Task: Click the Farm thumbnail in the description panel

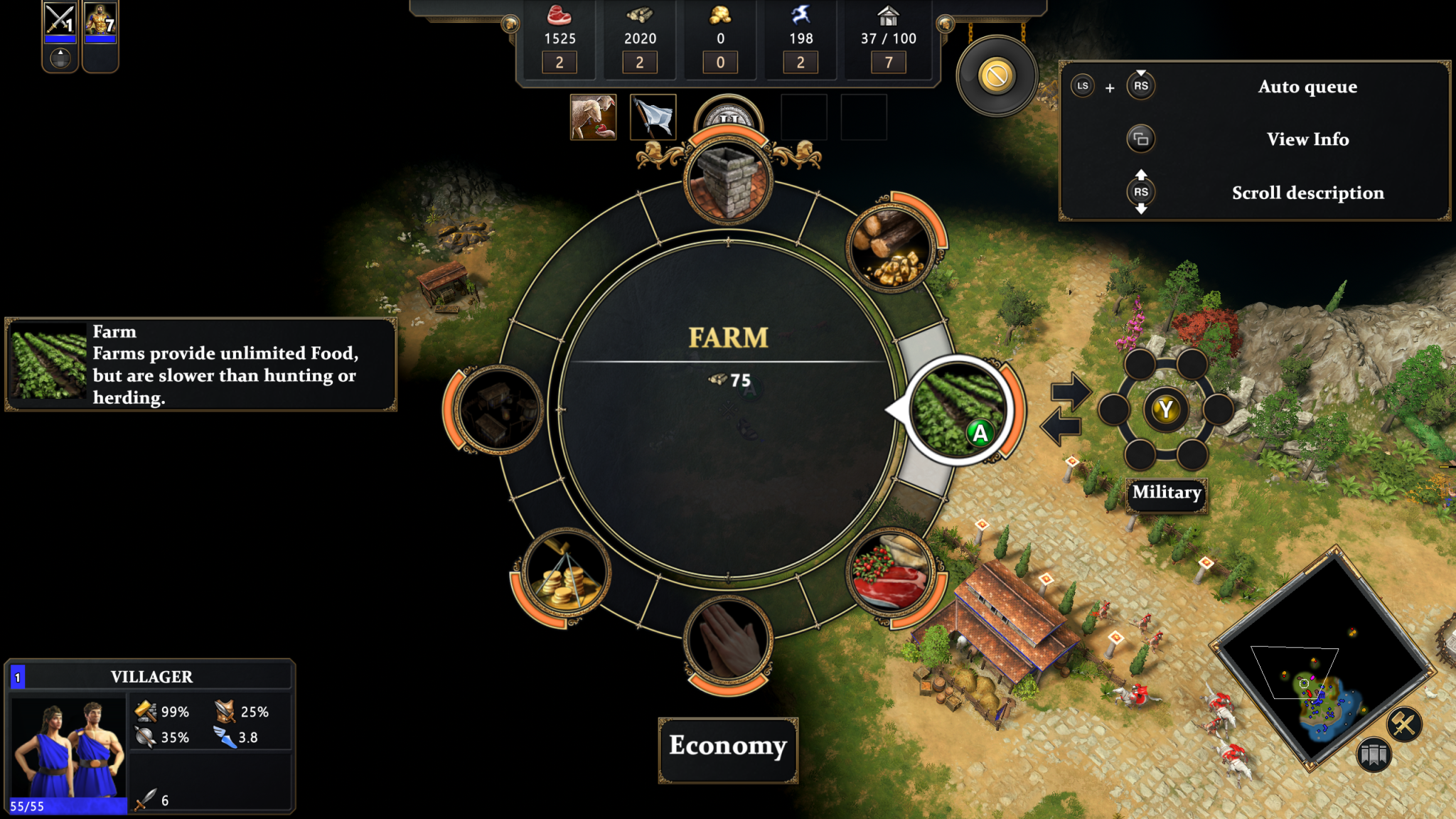Action: pyautogui.click(x=49, y=363)
